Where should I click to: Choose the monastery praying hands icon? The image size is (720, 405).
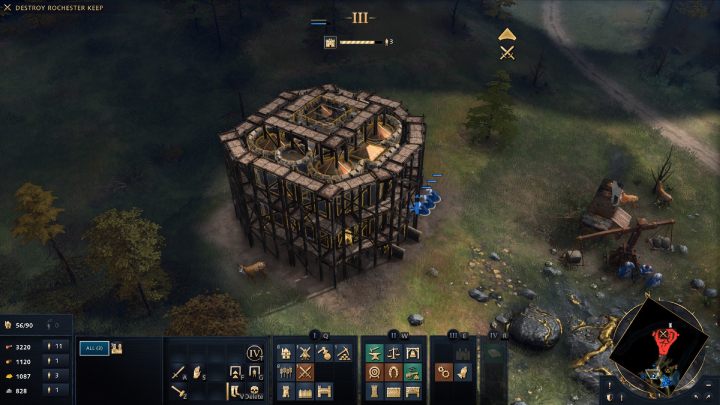coord(461,372)
